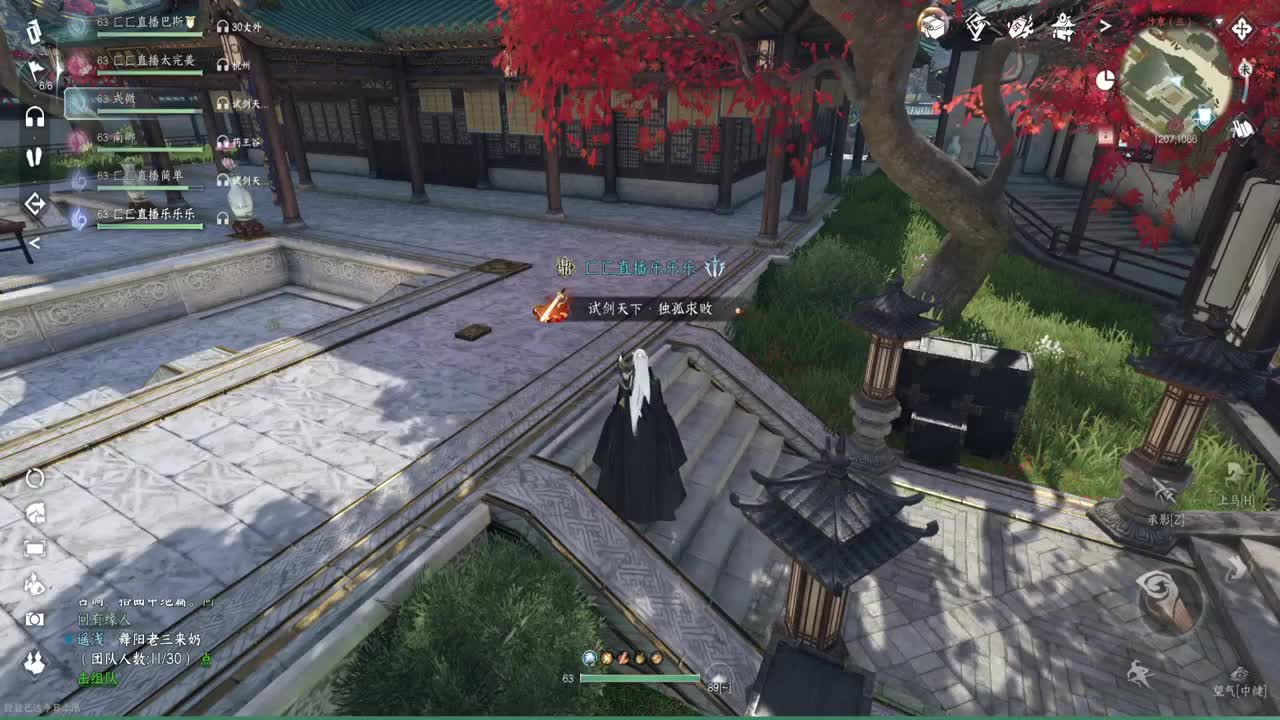The height and width of the screenshot is (720, 1280).
Task: Click the circular minimap in the top right
Action: coord(1178,82)
